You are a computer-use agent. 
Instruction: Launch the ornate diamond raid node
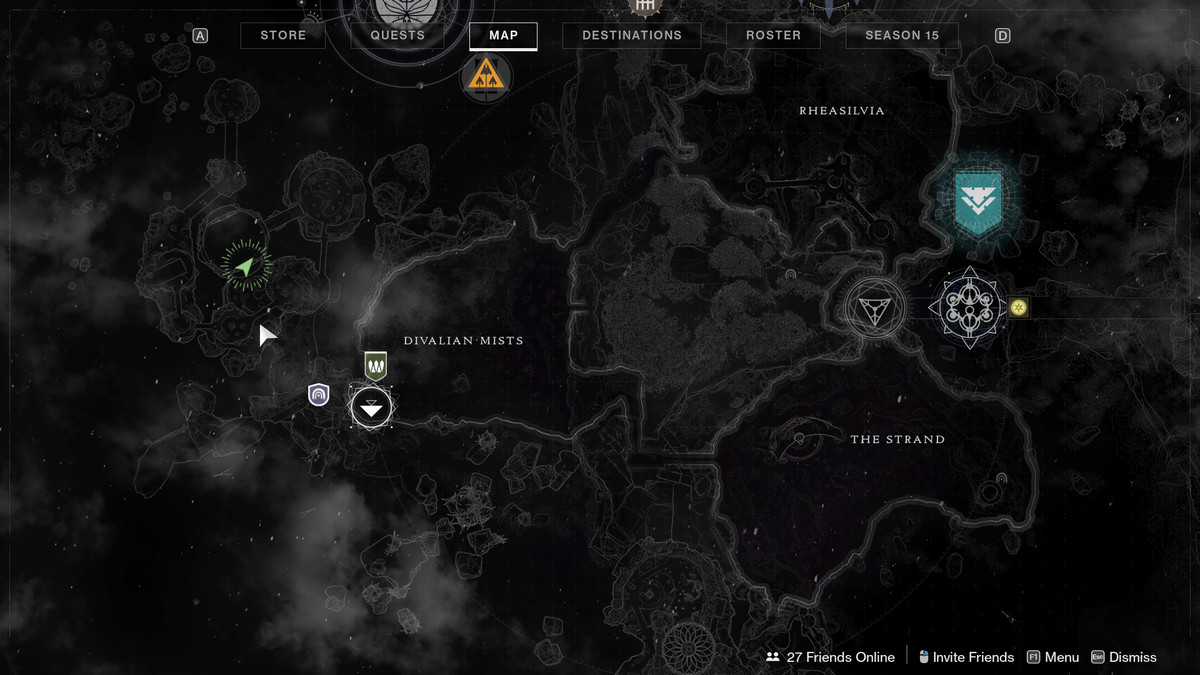click(966, 308)
